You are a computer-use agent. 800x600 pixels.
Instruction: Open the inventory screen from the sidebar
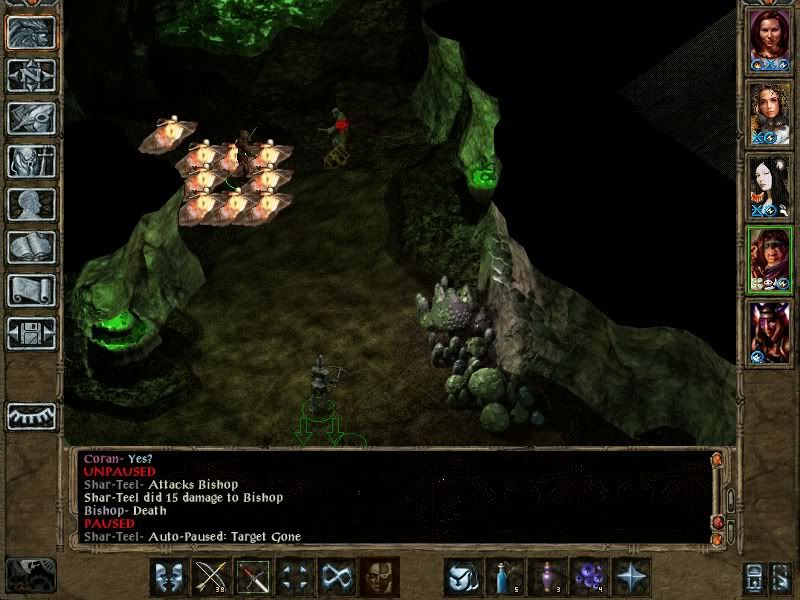tap(31, 161)
